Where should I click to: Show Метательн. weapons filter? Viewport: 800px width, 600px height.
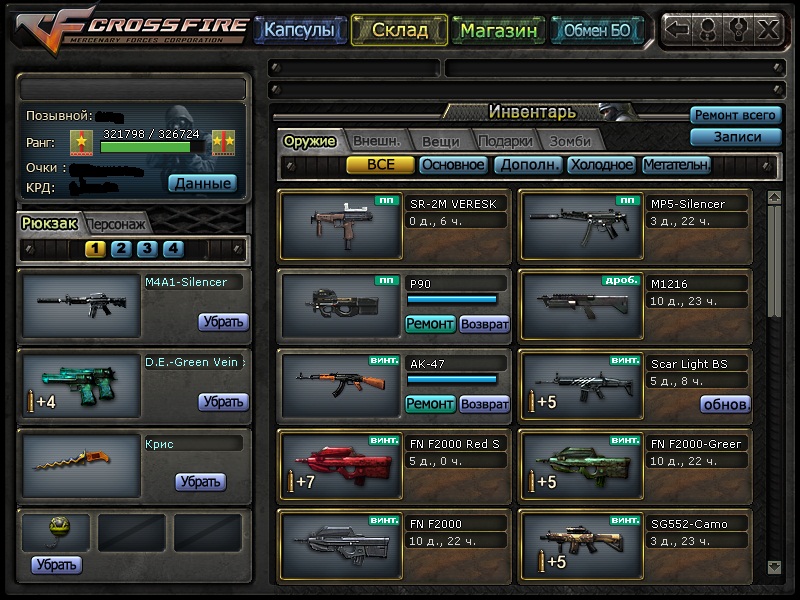point(677,165)
